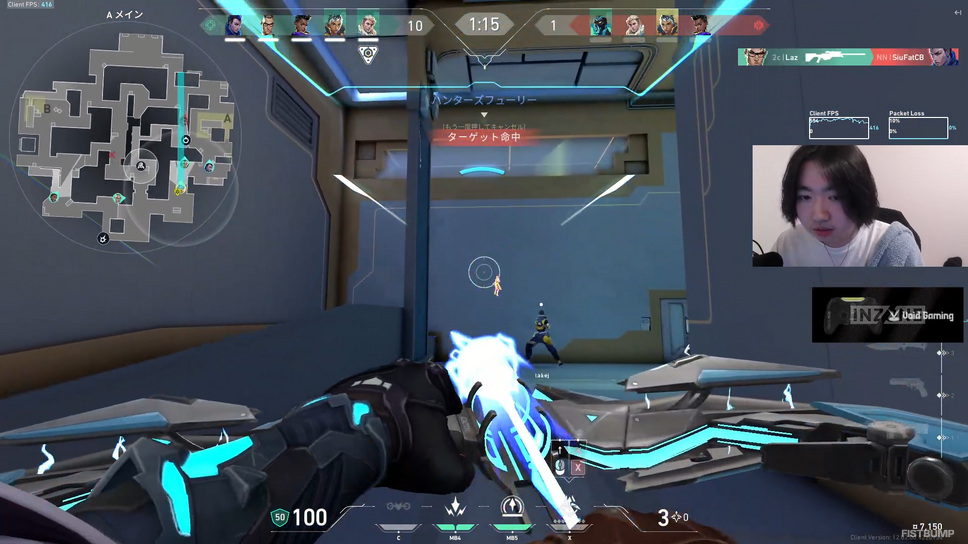The height and width of the screenshot is (544, 968).
Task: Click the spike icon below the team portraits
Action: [368, 53]
